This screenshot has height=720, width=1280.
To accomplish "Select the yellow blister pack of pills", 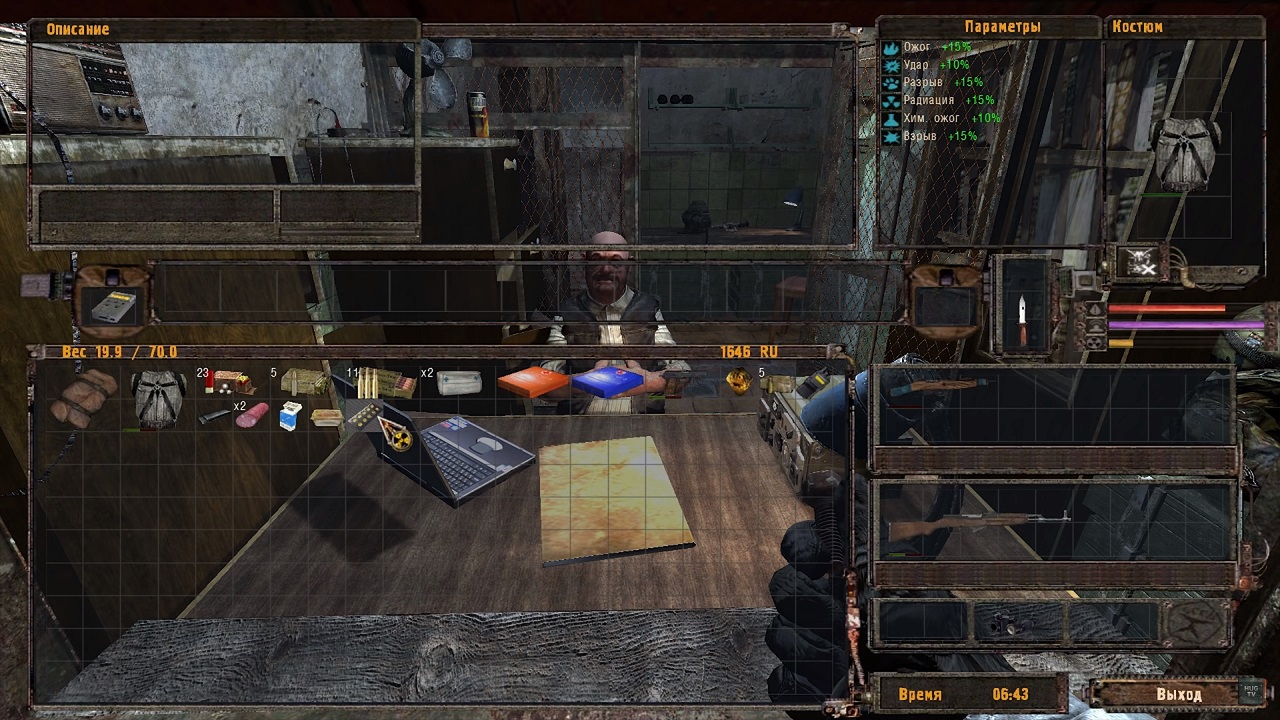I will pyautogui.click(x=361, y=413).
